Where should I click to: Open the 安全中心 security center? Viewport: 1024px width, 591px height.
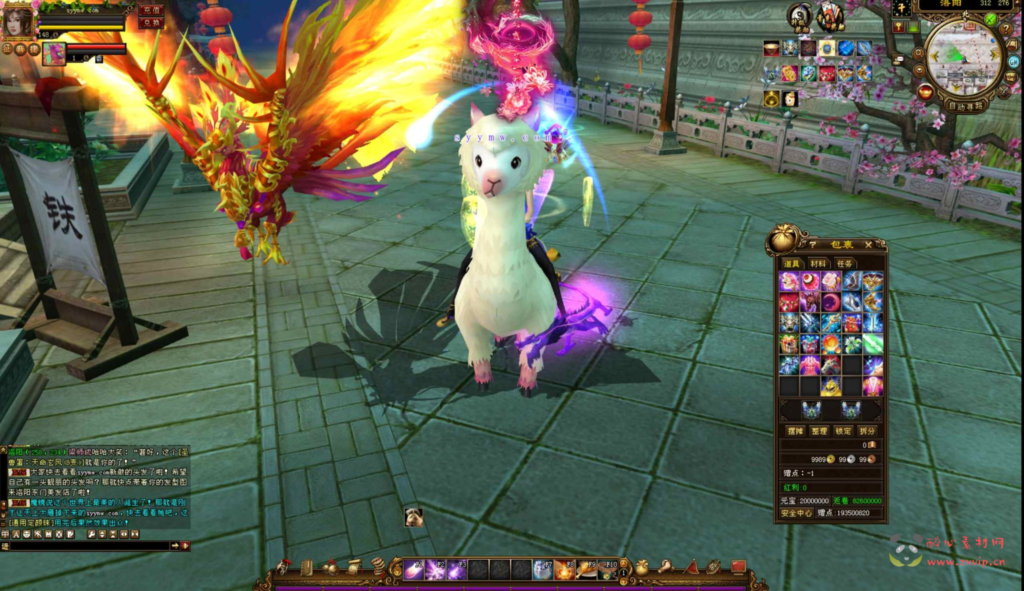click(796, 513)
